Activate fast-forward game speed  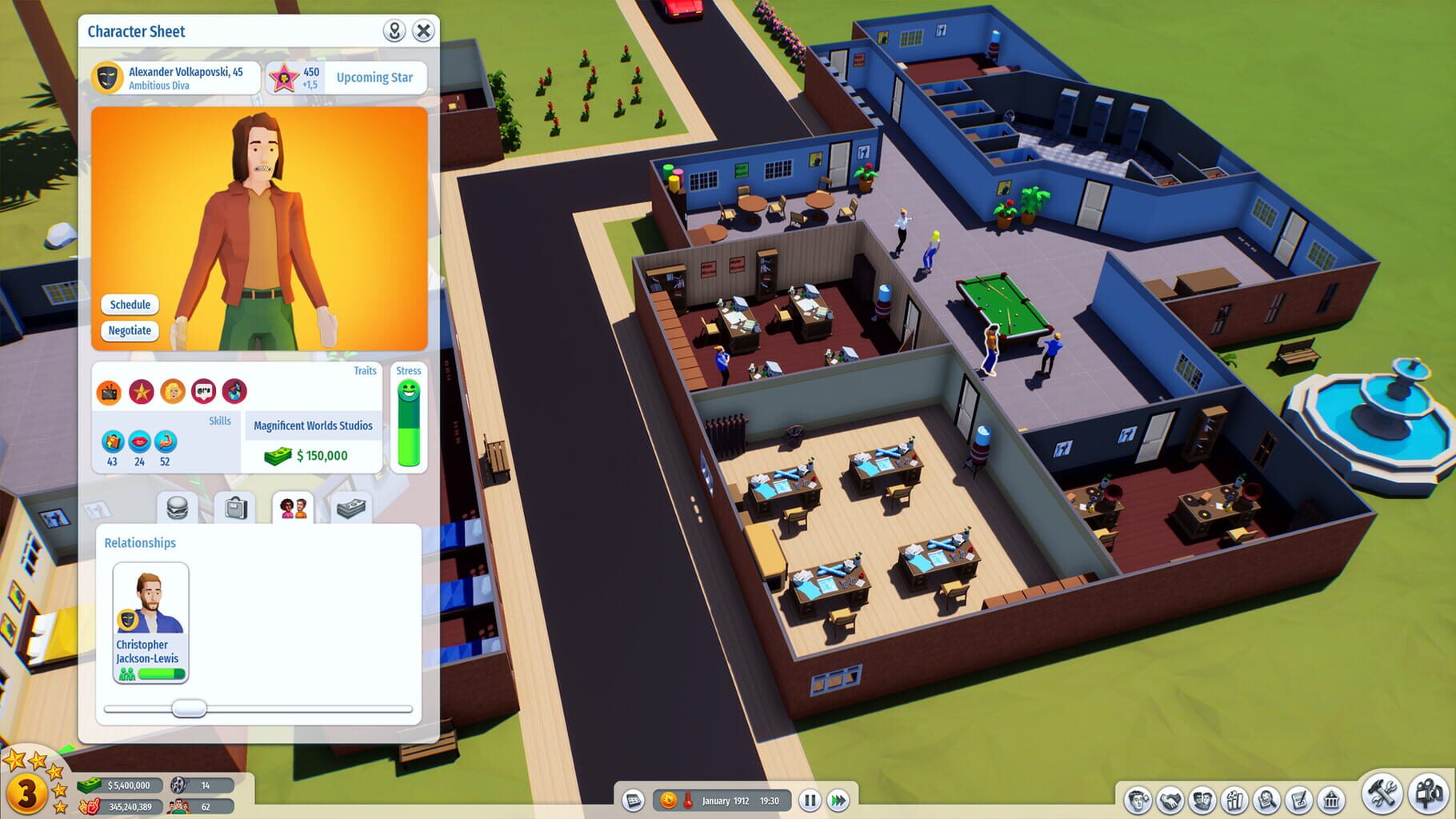[838, 800]
